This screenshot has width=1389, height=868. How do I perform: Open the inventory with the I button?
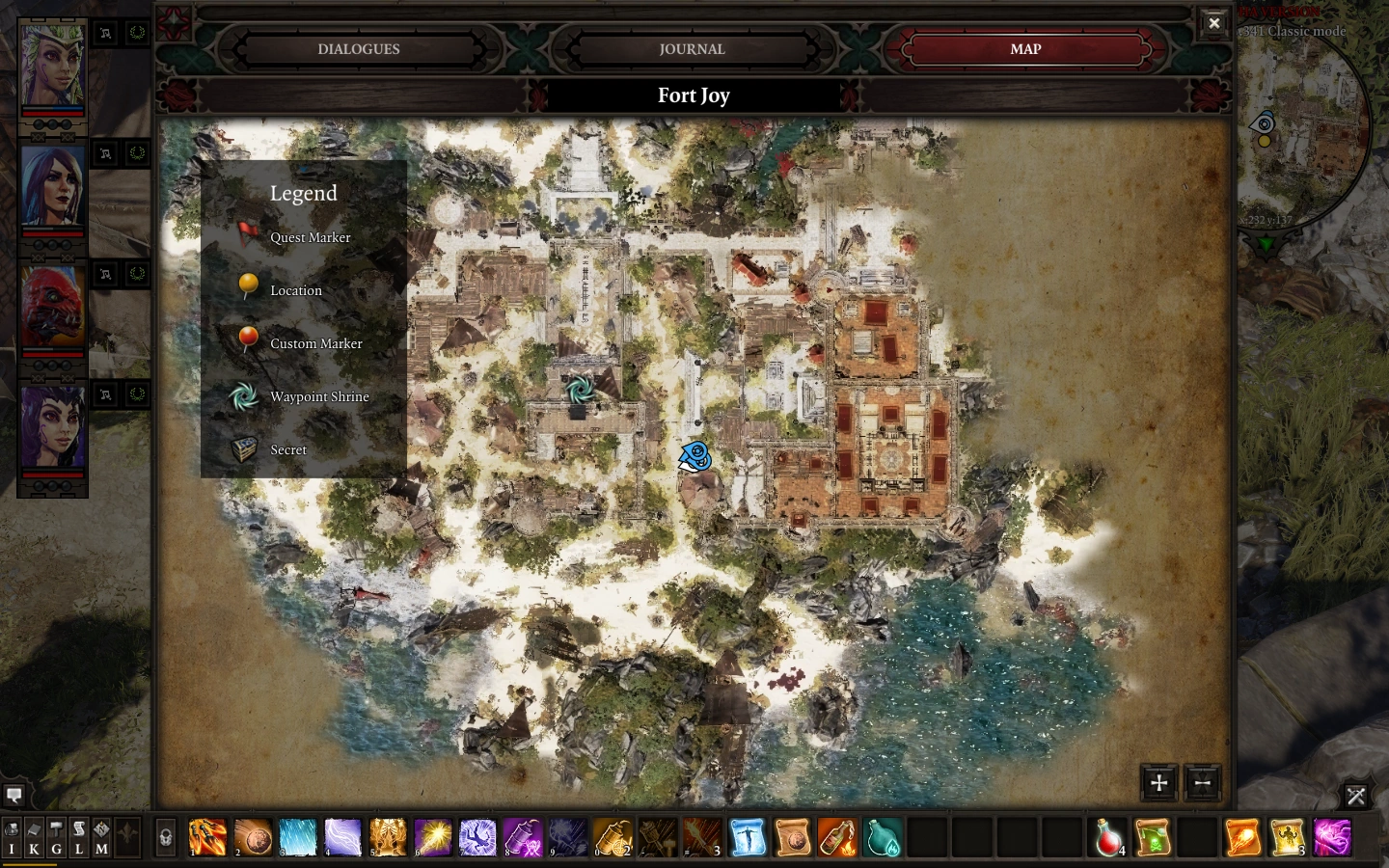[13, 837]
